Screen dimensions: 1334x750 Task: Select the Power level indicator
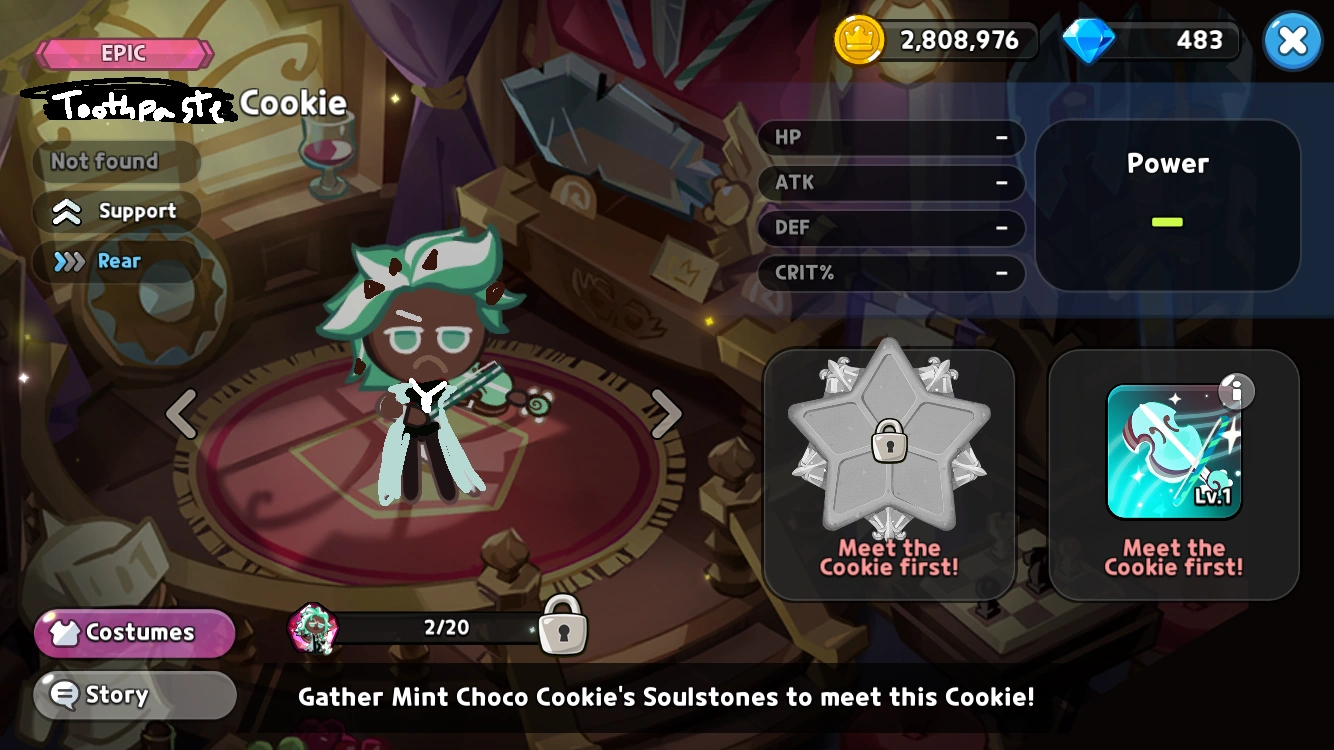[1167, 203]
